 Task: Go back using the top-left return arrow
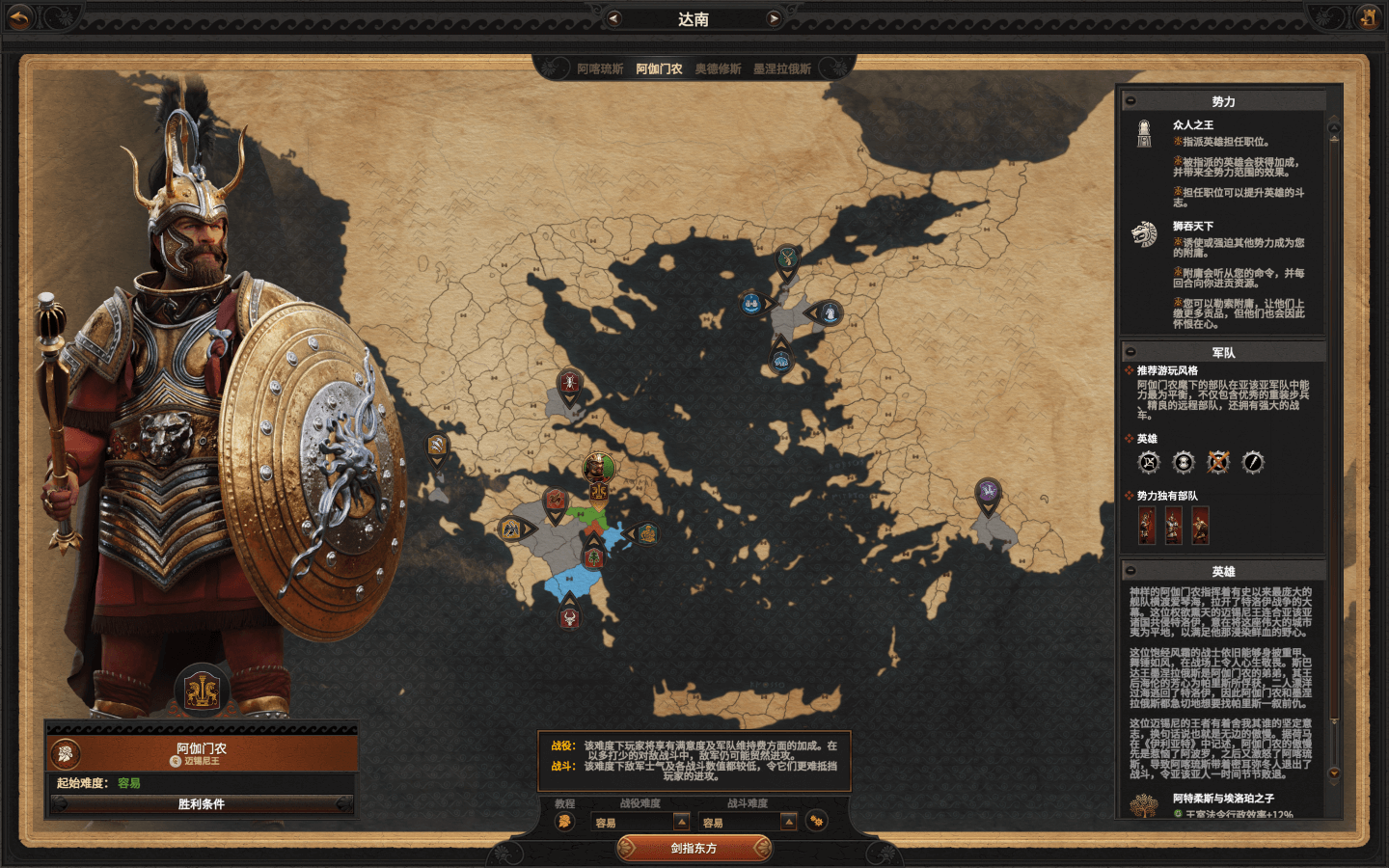(x=20, y=16)
